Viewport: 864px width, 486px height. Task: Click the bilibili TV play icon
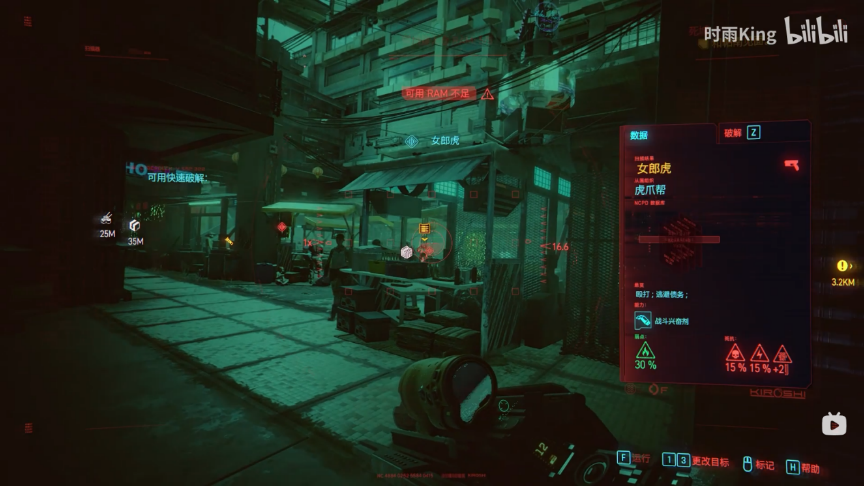tap(834, 425)
